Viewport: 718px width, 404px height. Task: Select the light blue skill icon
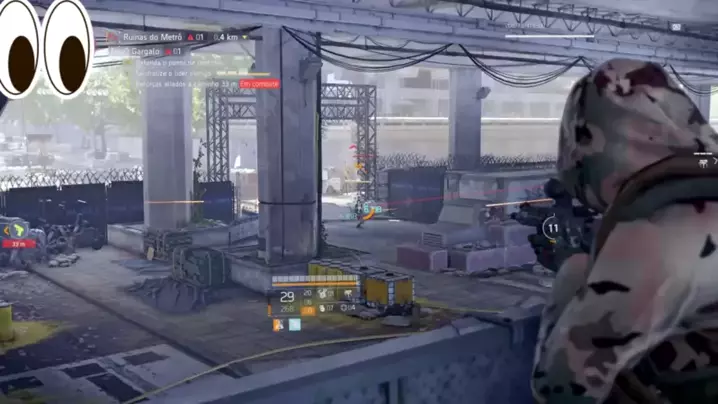point(294,324)
